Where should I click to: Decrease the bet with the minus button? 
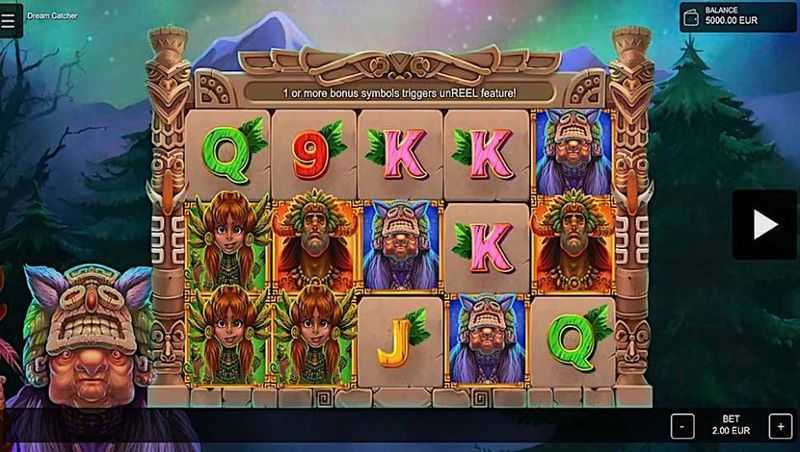coord(682,425)
